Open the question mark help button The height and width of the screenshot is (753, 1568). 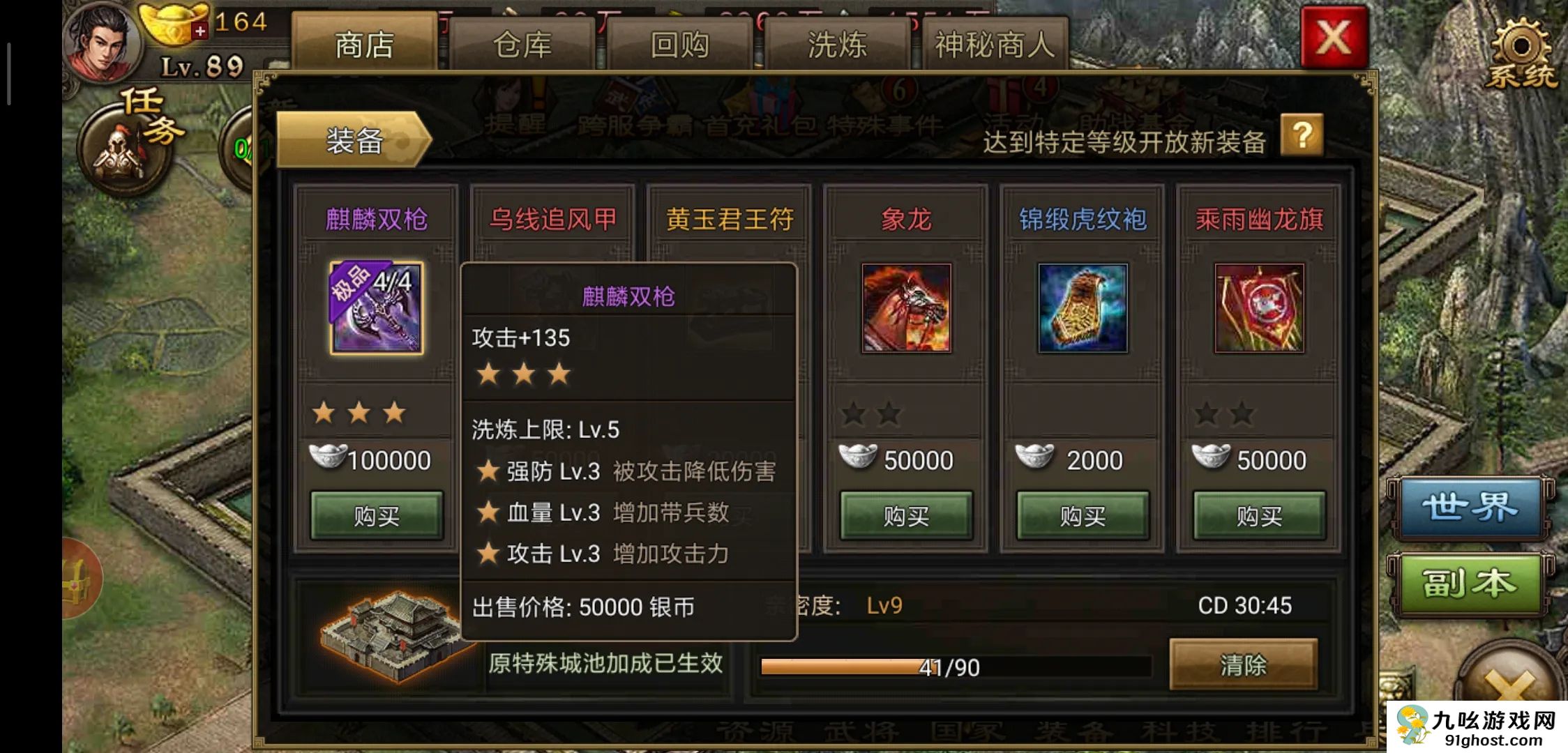pyautogui.click(x=1302, y=135)
